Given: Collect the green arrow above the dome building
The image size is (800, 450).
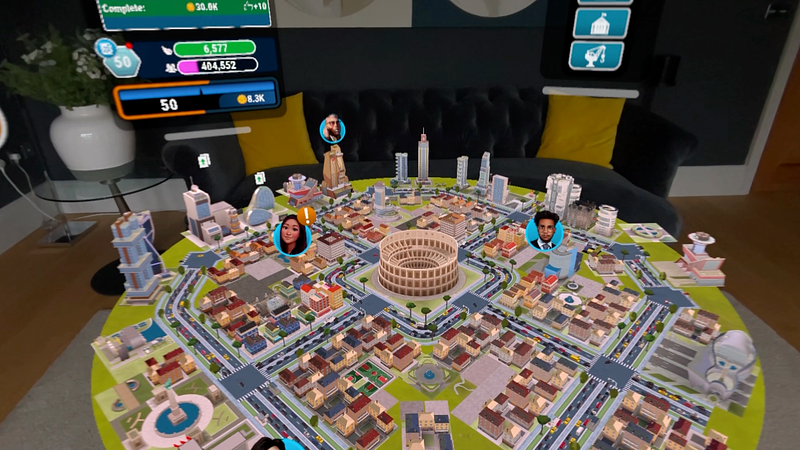Looking at the screenshot, I should coord(259,178).
